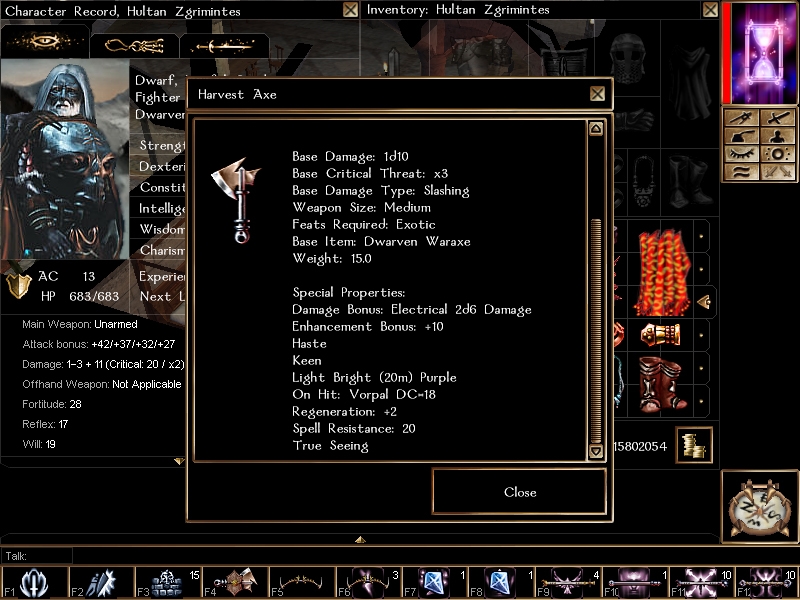Select the golden gauntlet inventory item
Image resolution: width=800 pixels, height=600 pixels.
coord(659,334)
